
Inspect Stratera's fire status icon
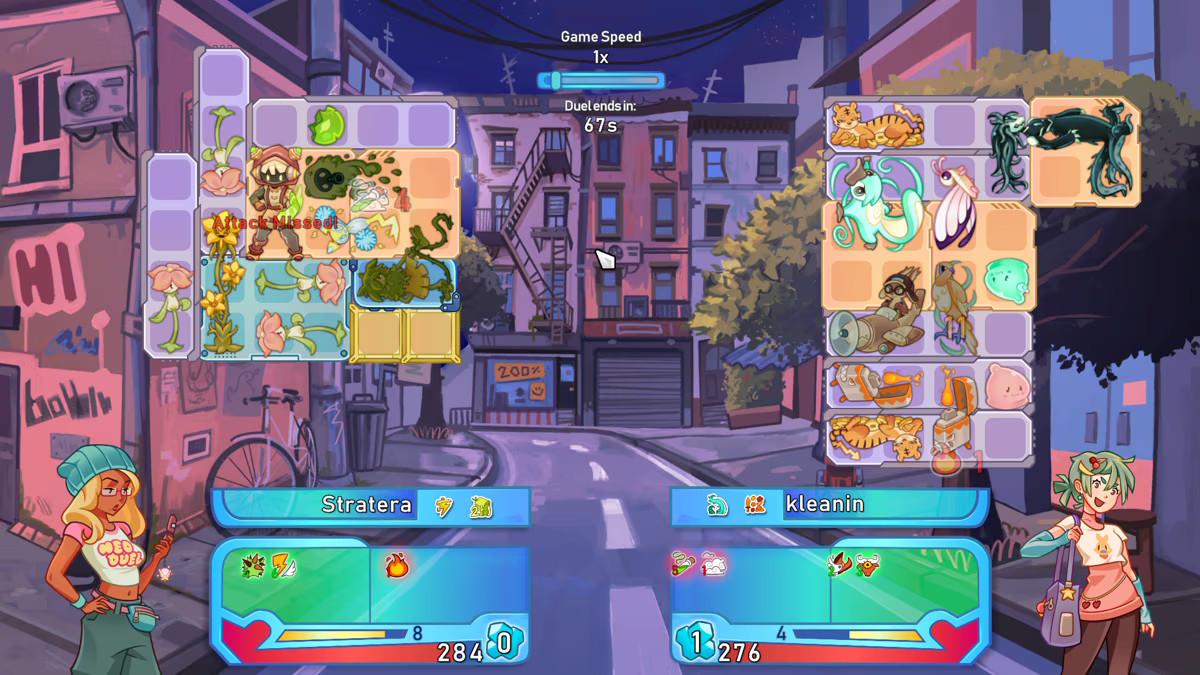pos(397,566)
